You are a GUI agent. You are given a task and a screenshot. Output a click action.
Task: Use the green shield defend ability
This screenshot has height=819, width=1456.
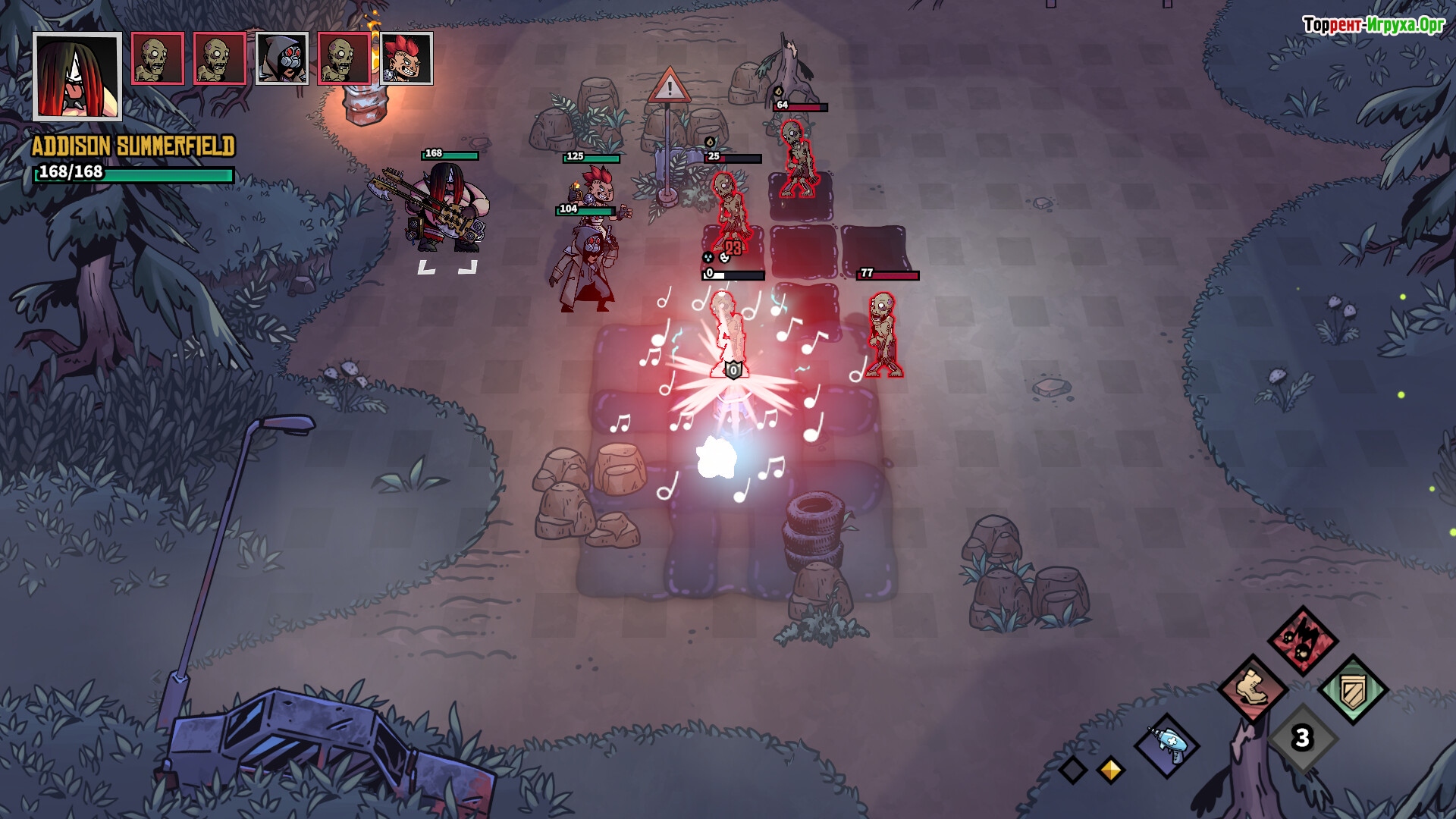[1353, 690]
